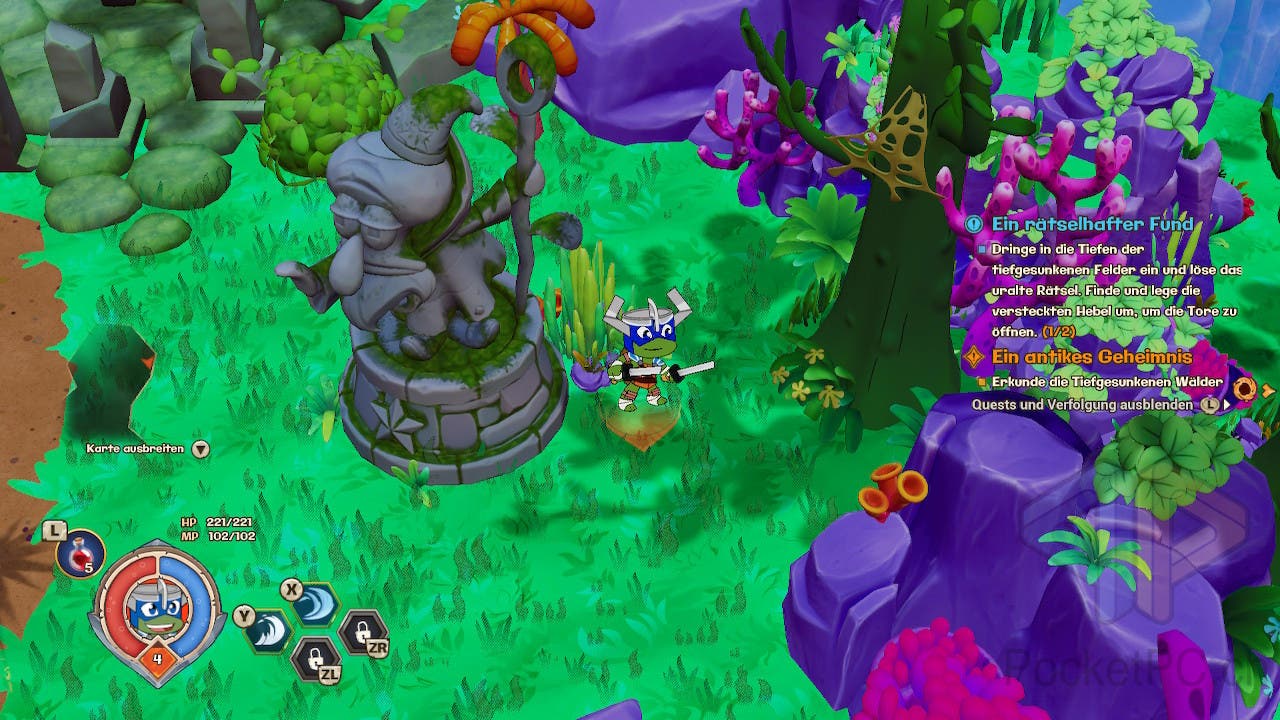Open quest Ein antikes Geheimnis
Viewport: 1280px width, 720px height.
tap(1092, 357)
